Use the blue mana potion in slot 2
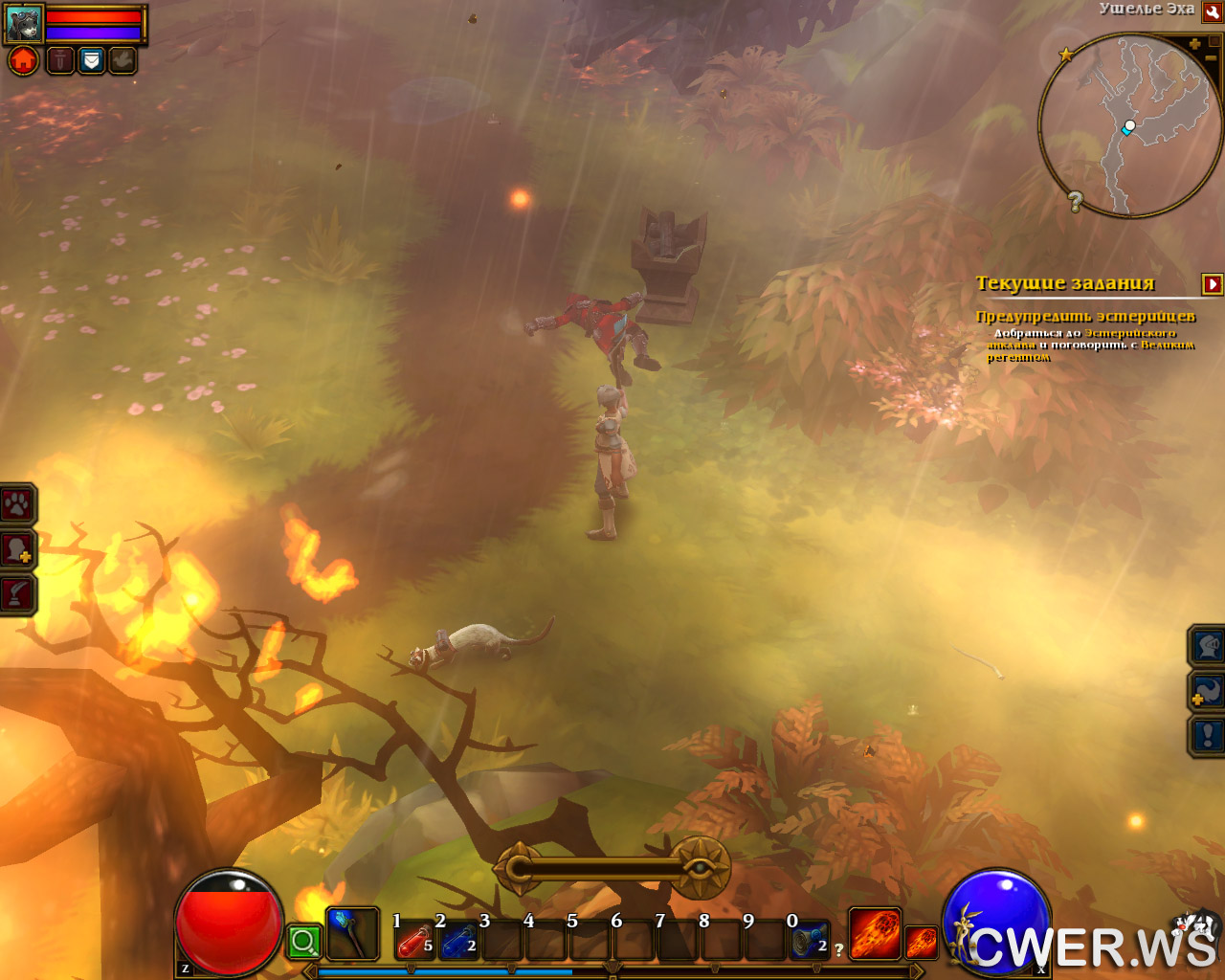 [459, 941]
